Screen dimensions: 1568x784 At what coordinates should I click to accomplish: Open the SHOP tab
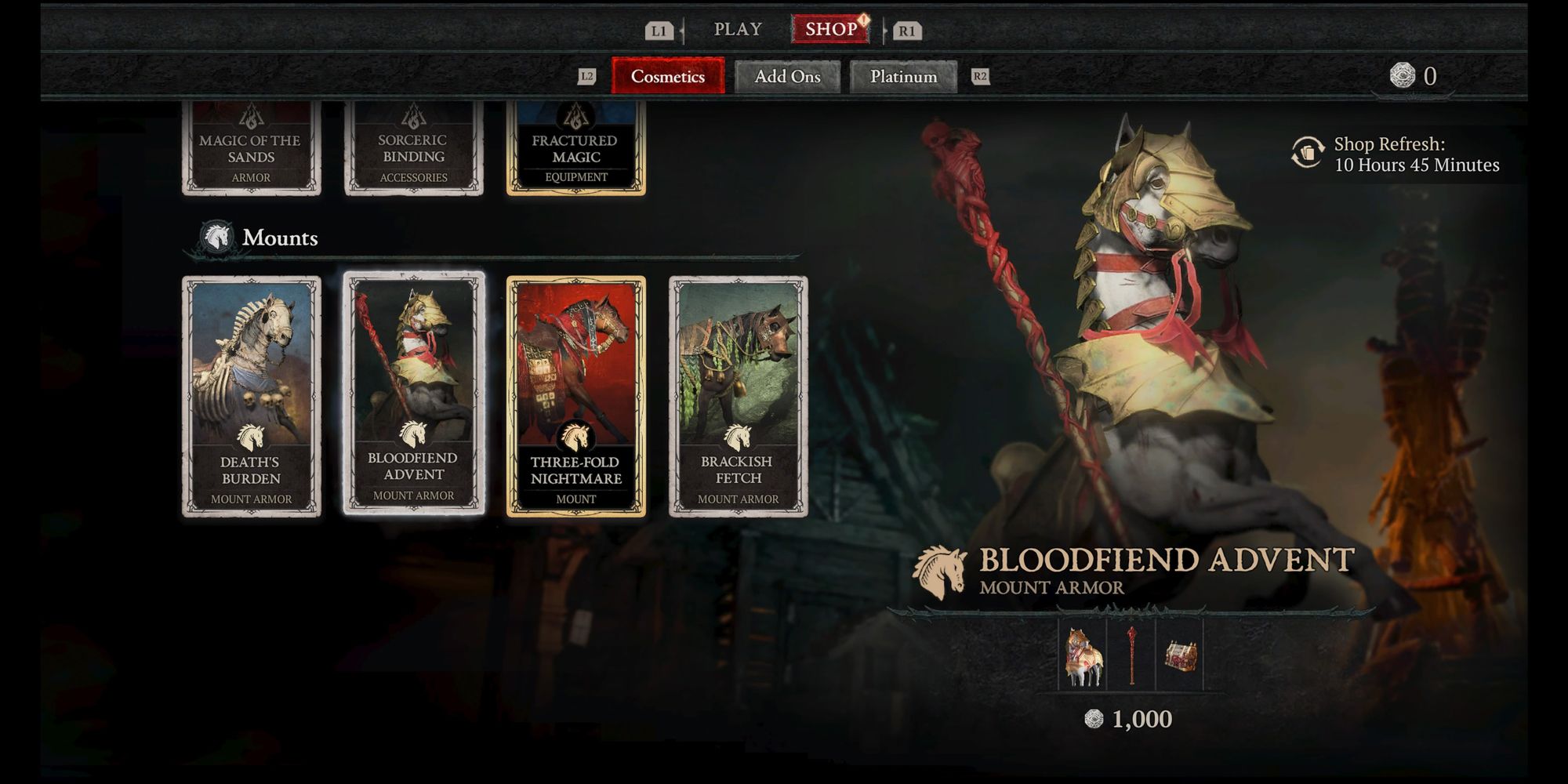(831, 30)
